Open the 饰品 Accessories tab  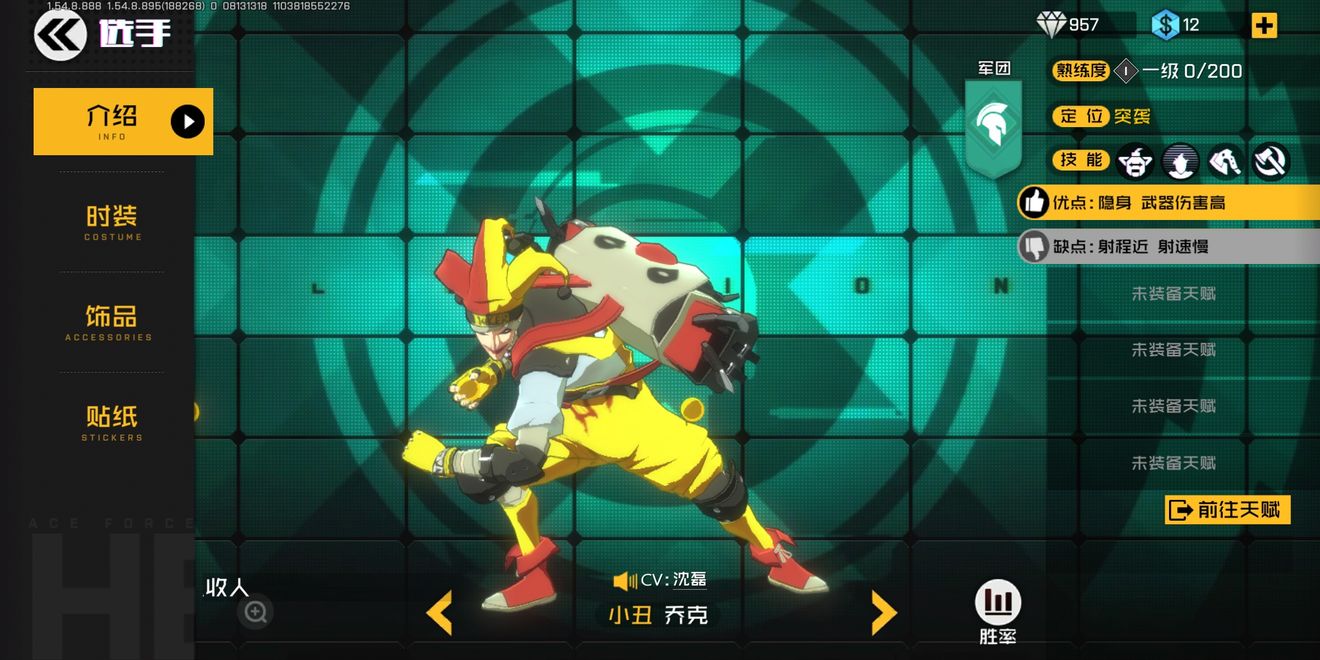point(110,322)
